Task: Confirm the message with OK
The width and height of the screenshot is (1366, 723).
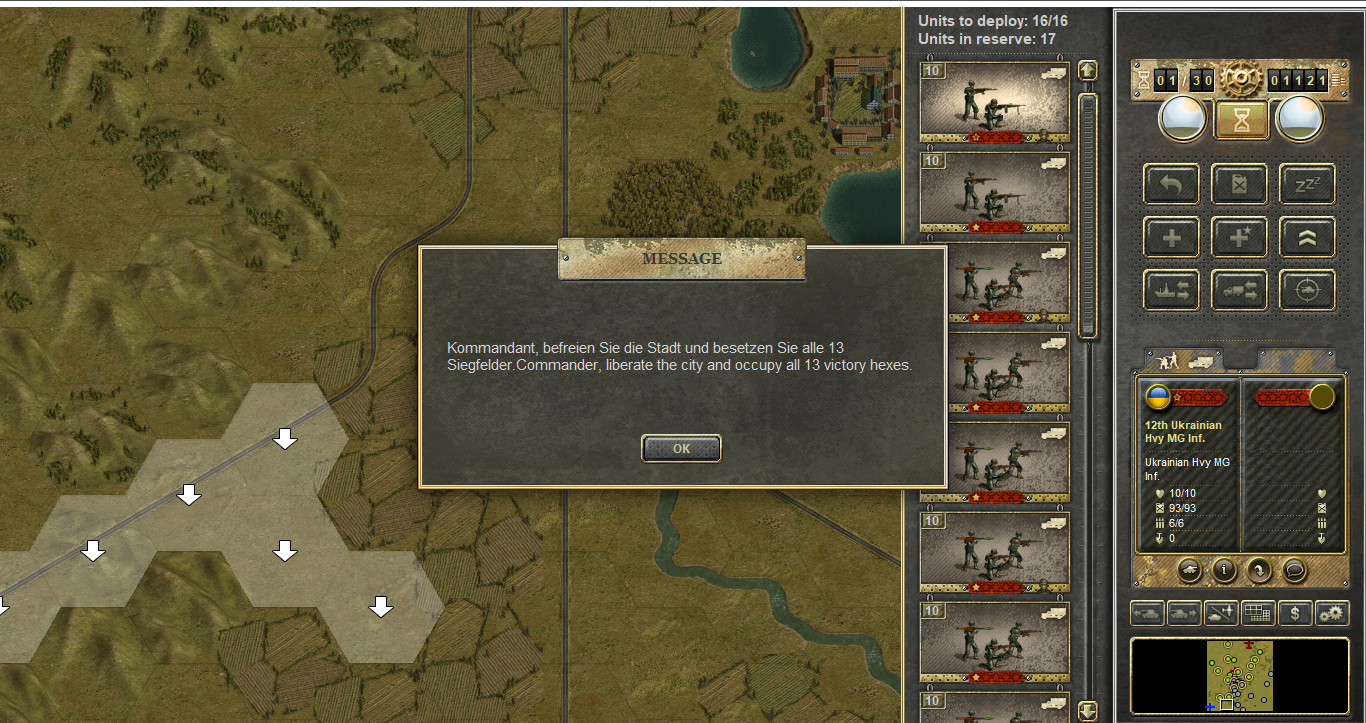Action: click(x=681, y=449)
